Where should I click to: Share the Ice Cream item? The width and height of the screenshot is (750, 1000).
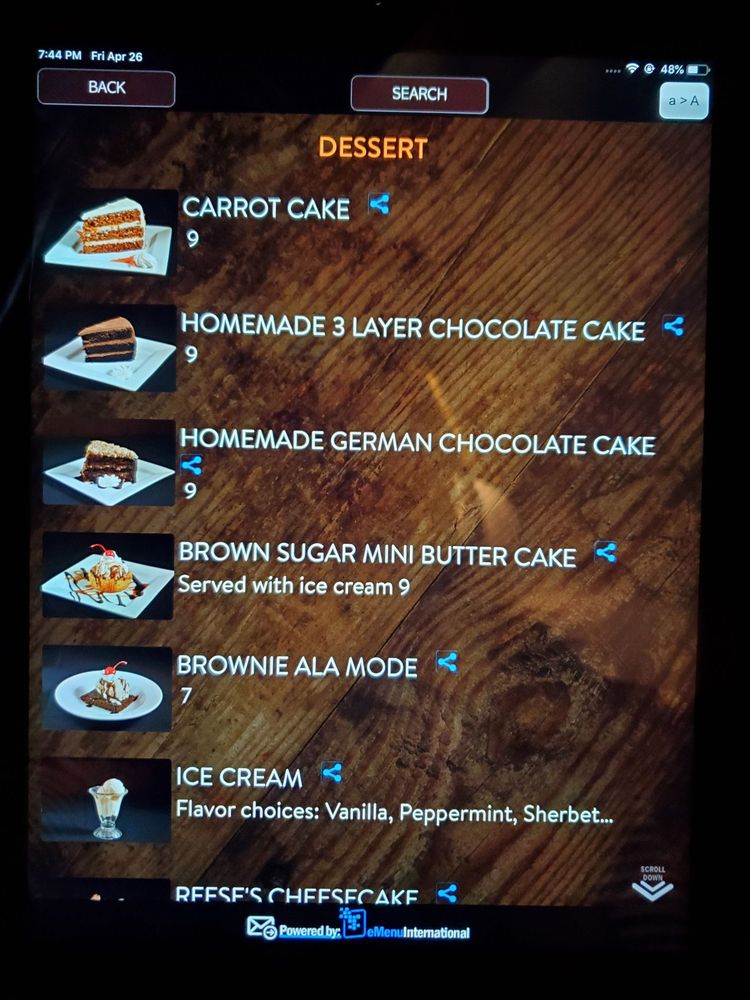[332, 772]
